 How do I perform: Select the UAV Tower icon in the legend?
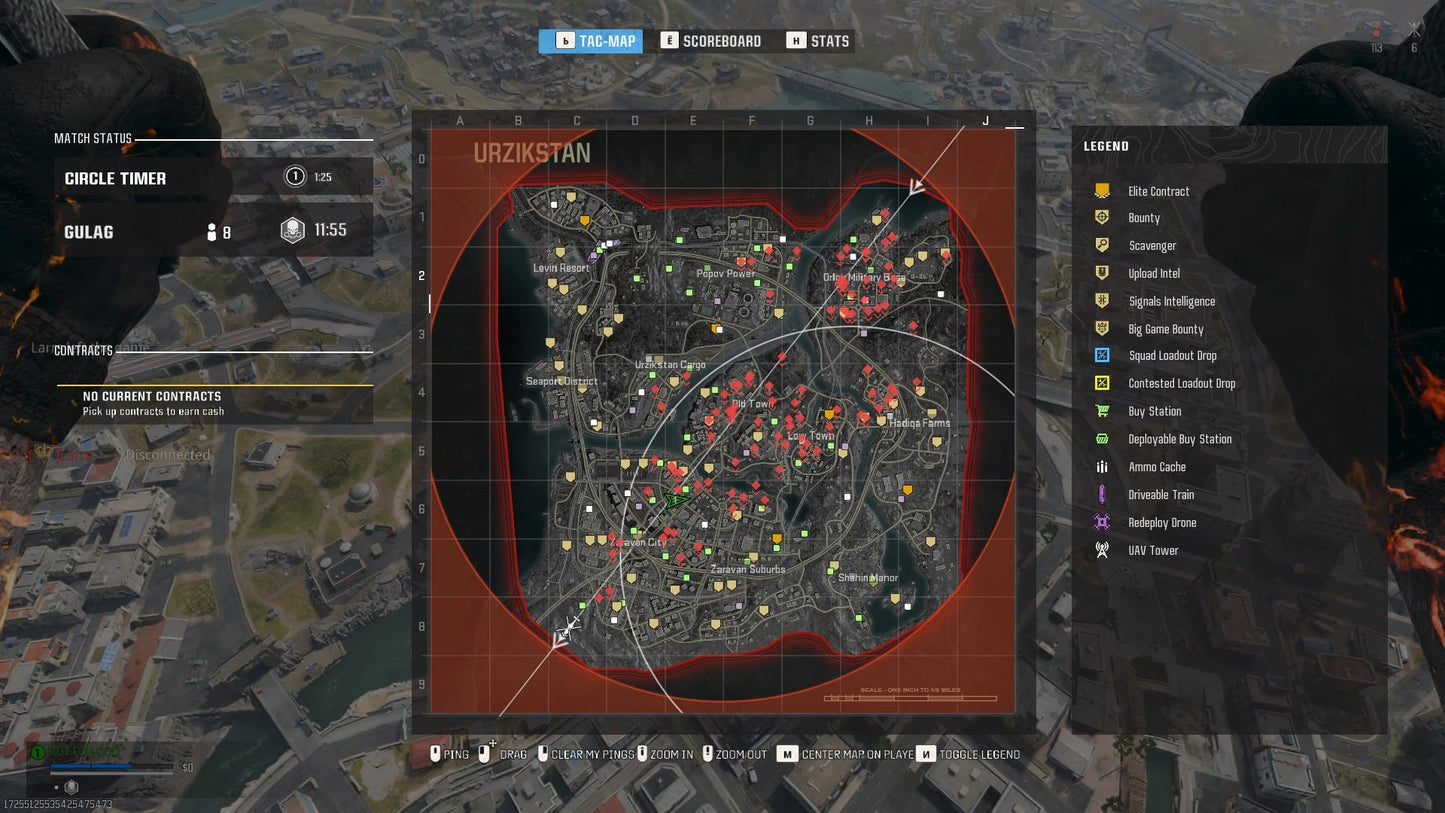click(x=1101, y=549)
